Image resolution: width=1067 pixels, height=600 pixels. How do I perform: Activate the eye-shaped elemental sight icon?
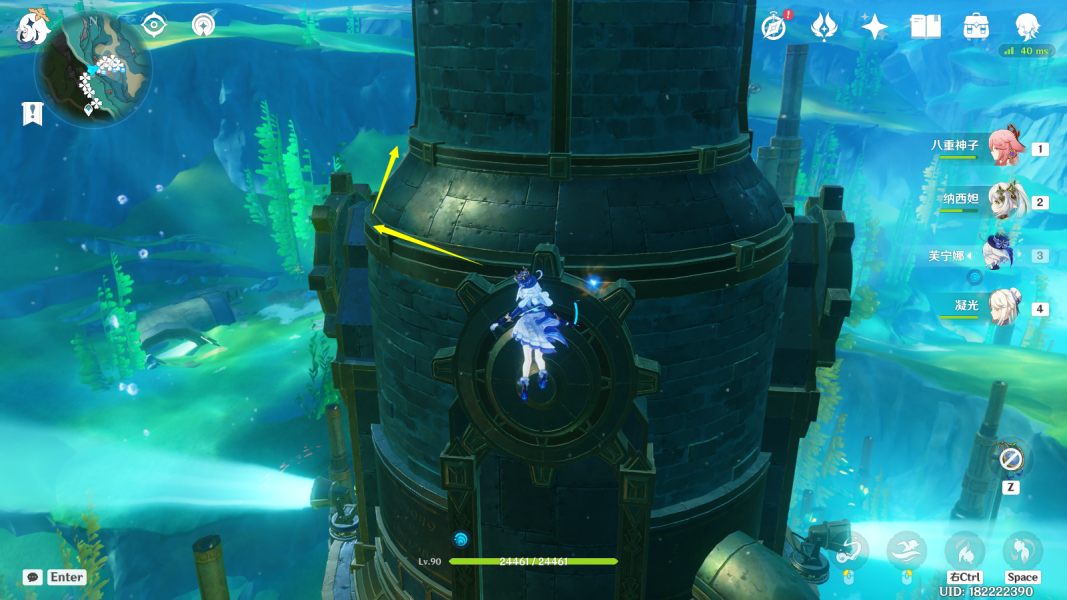(154, 25)
